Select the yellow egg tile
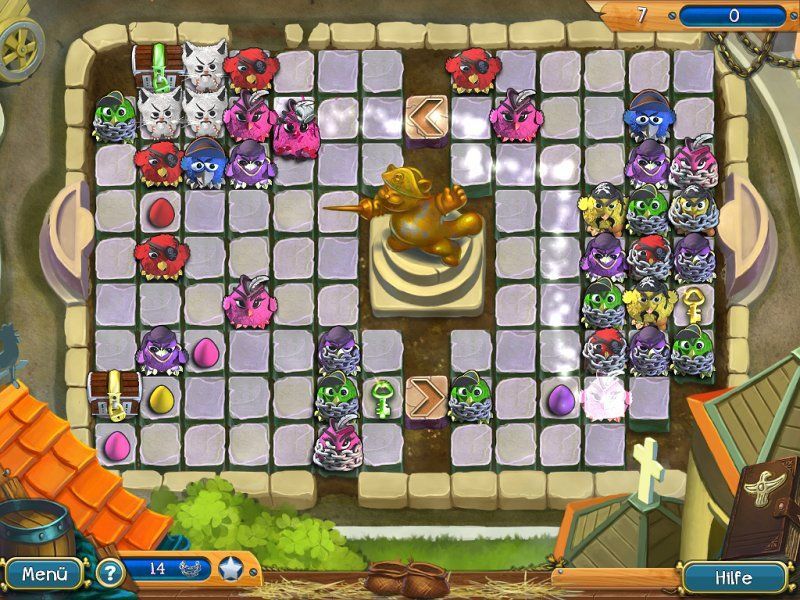The width and height of the screenshot is (800, 600). 160,398
